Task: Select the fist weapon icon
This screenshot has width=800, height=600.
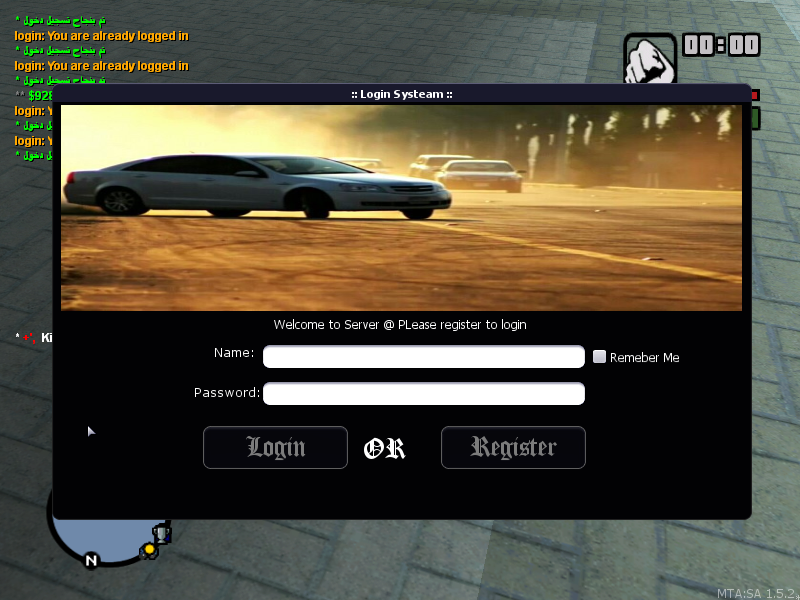Action: pos(650,60)
